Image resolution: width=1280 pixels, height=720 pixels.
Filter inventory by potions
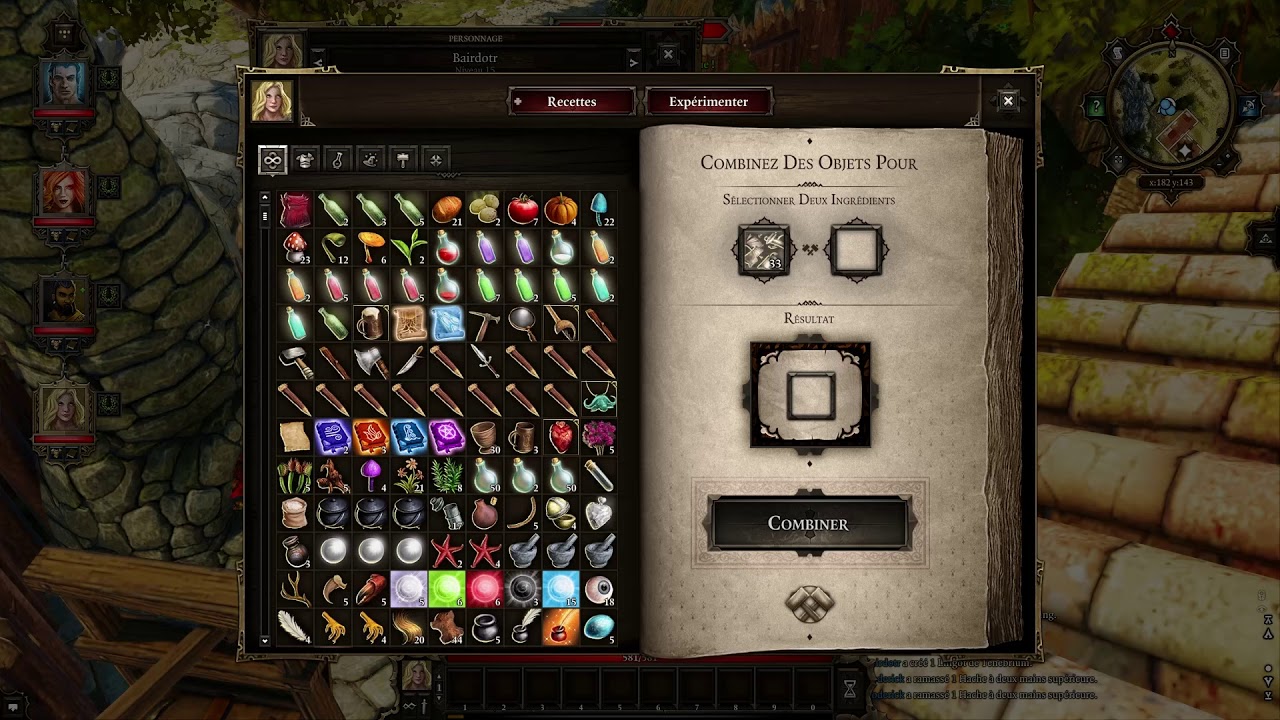338,160
